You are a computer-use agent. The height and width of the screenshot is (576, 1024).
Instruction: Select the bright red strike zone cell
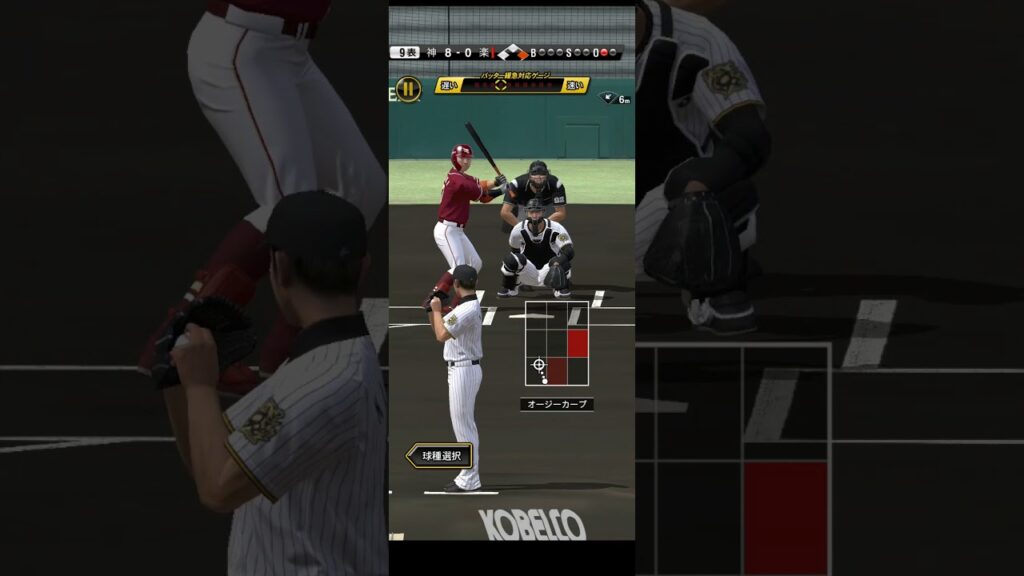pos(577,343)
